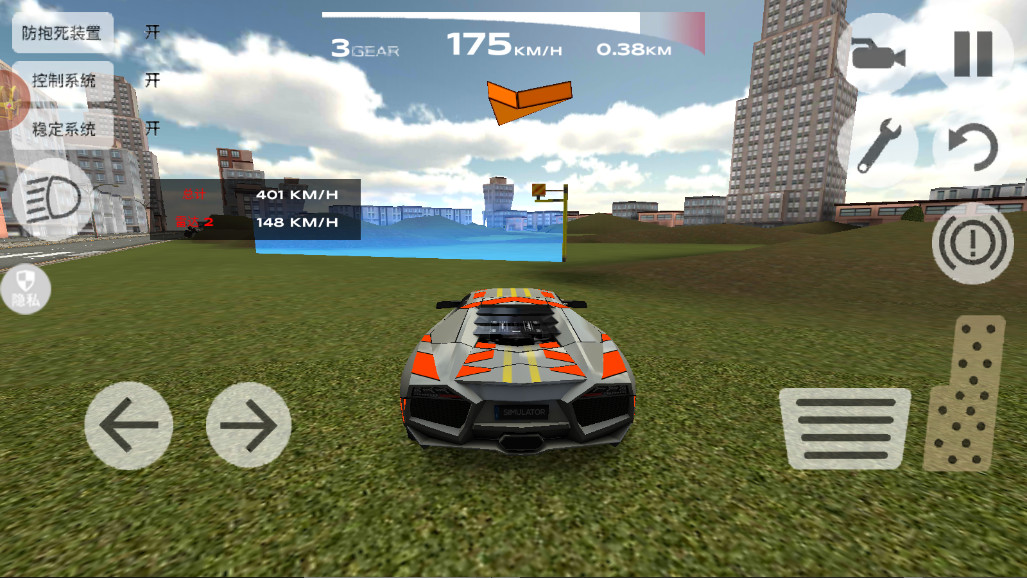1027x578 pixels.
Task: Tap the accelerator gas pedal
Action: click(x=964, y=393)
